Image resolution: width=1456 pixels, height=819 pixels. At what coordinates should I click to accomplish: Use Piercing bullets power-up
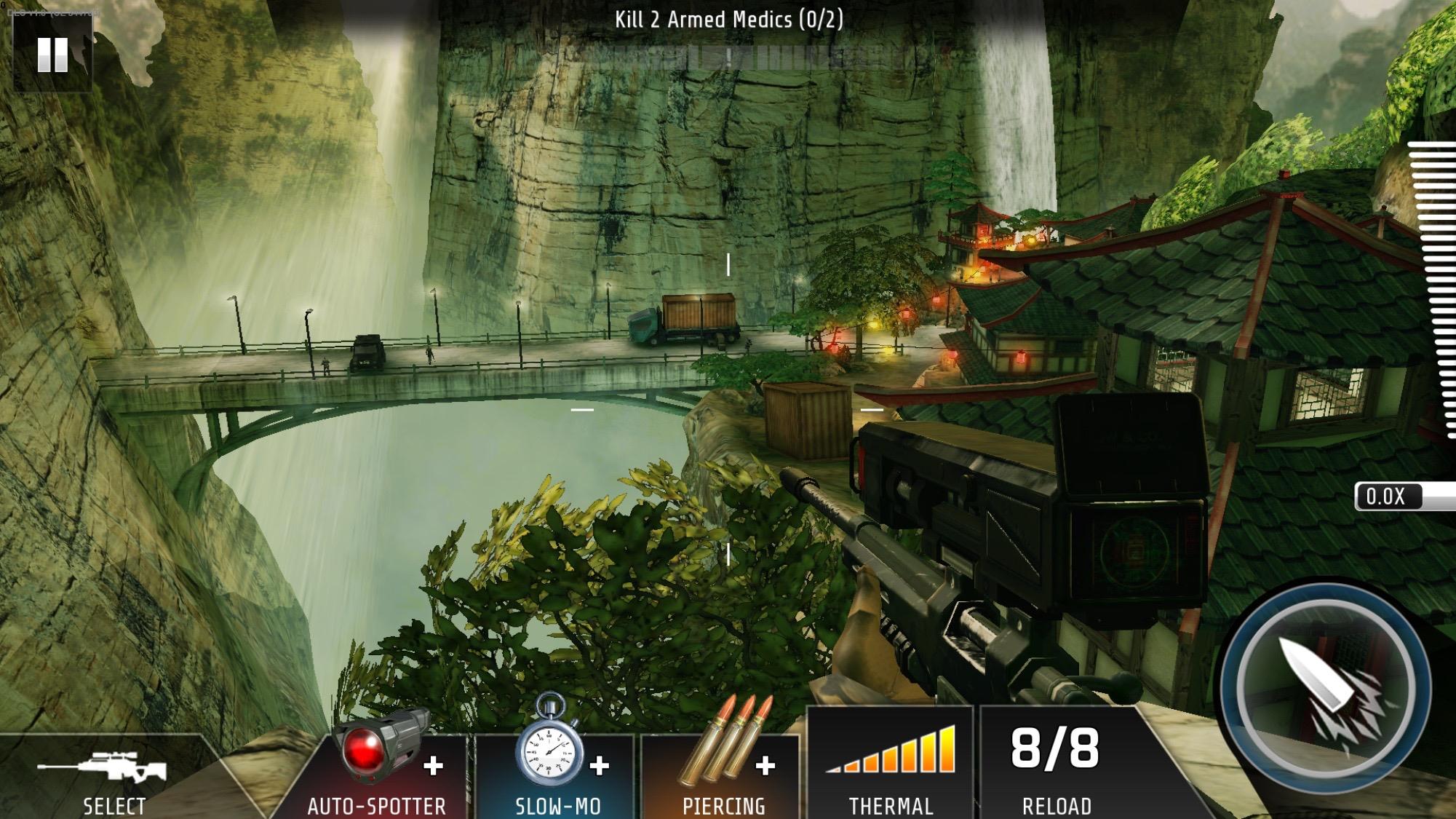[723, 764]
